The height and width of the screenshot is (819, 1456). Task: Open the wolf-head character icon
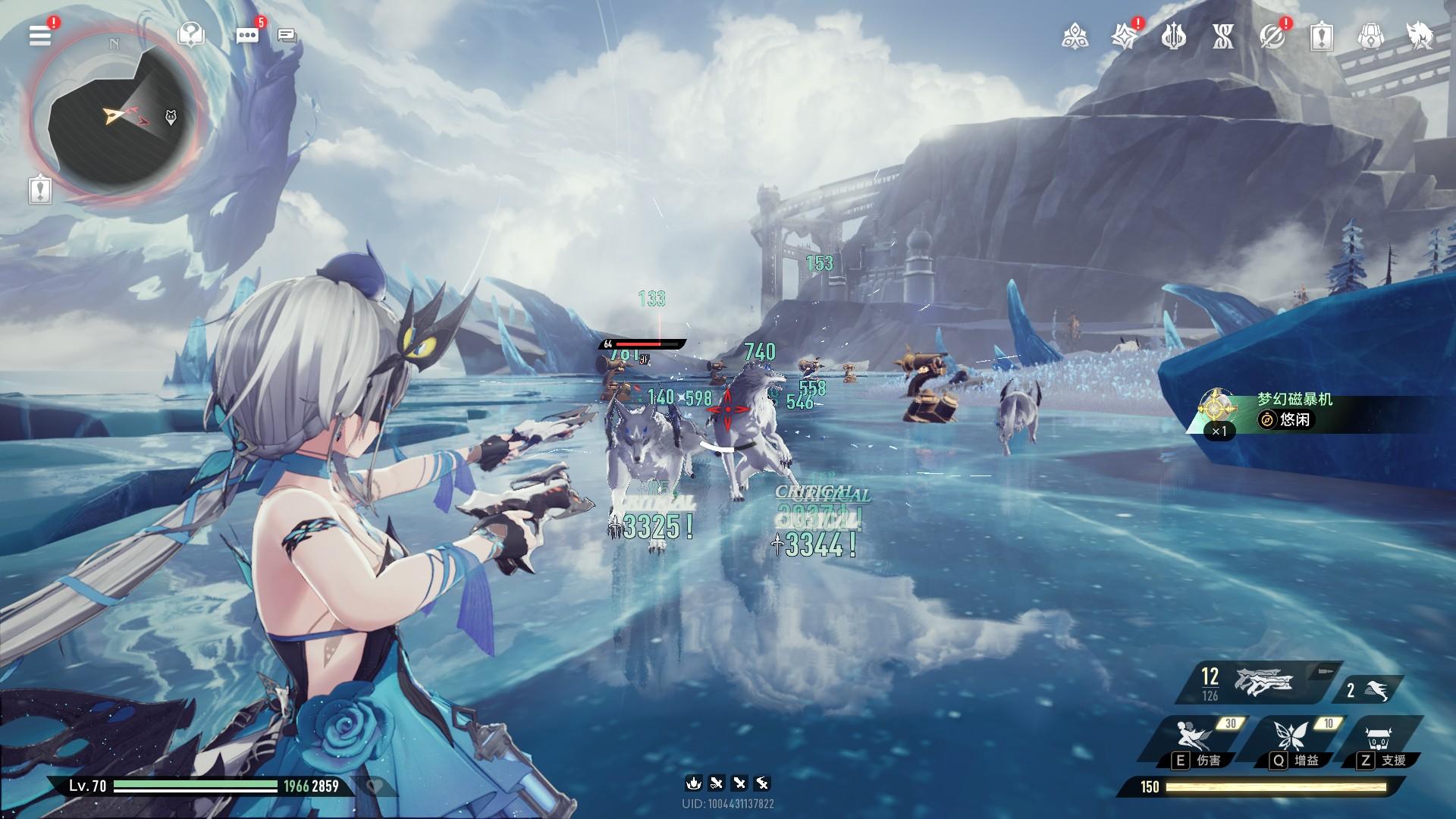click(1420, 36)
